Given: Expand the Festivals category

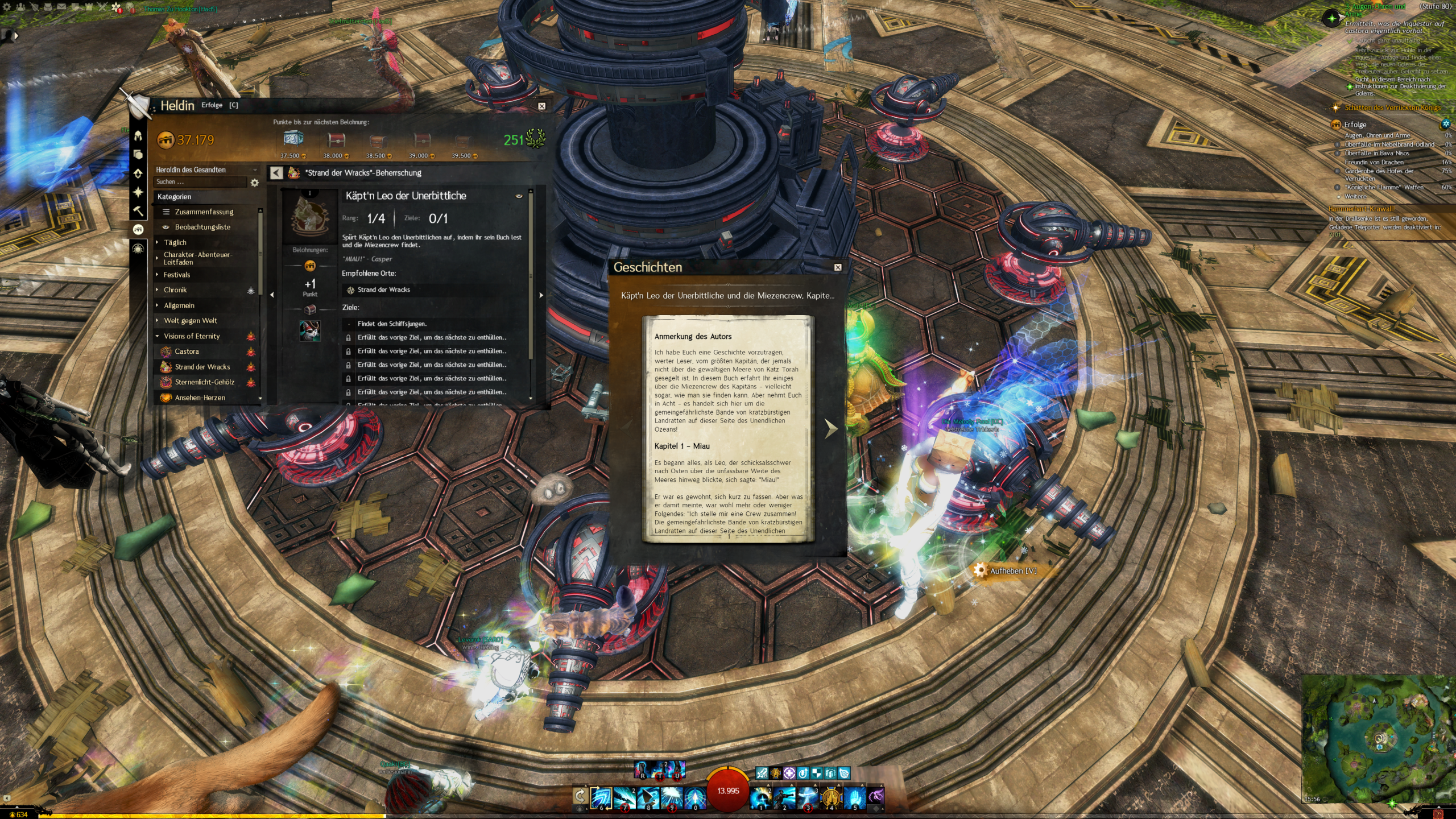Looking at the screenshot, I should 176,275.
